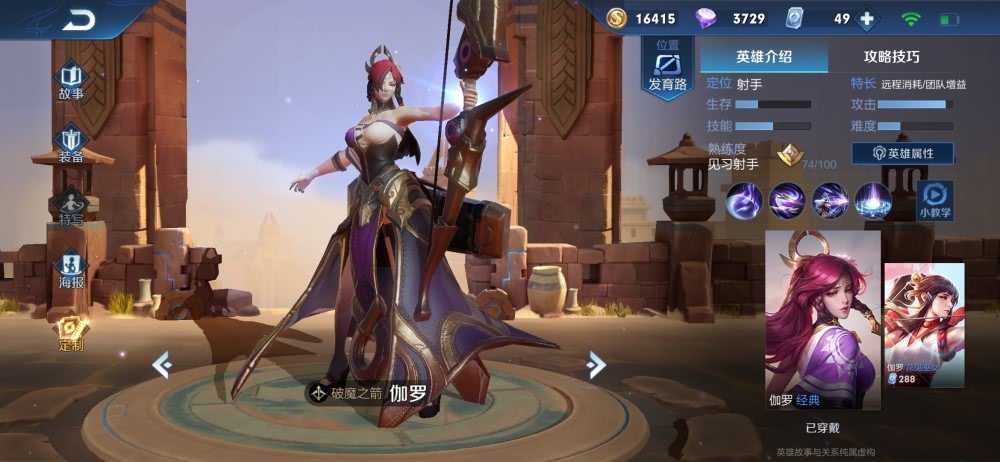
Task: Open the 见习射手 proficiency badge
Action: 790,155
